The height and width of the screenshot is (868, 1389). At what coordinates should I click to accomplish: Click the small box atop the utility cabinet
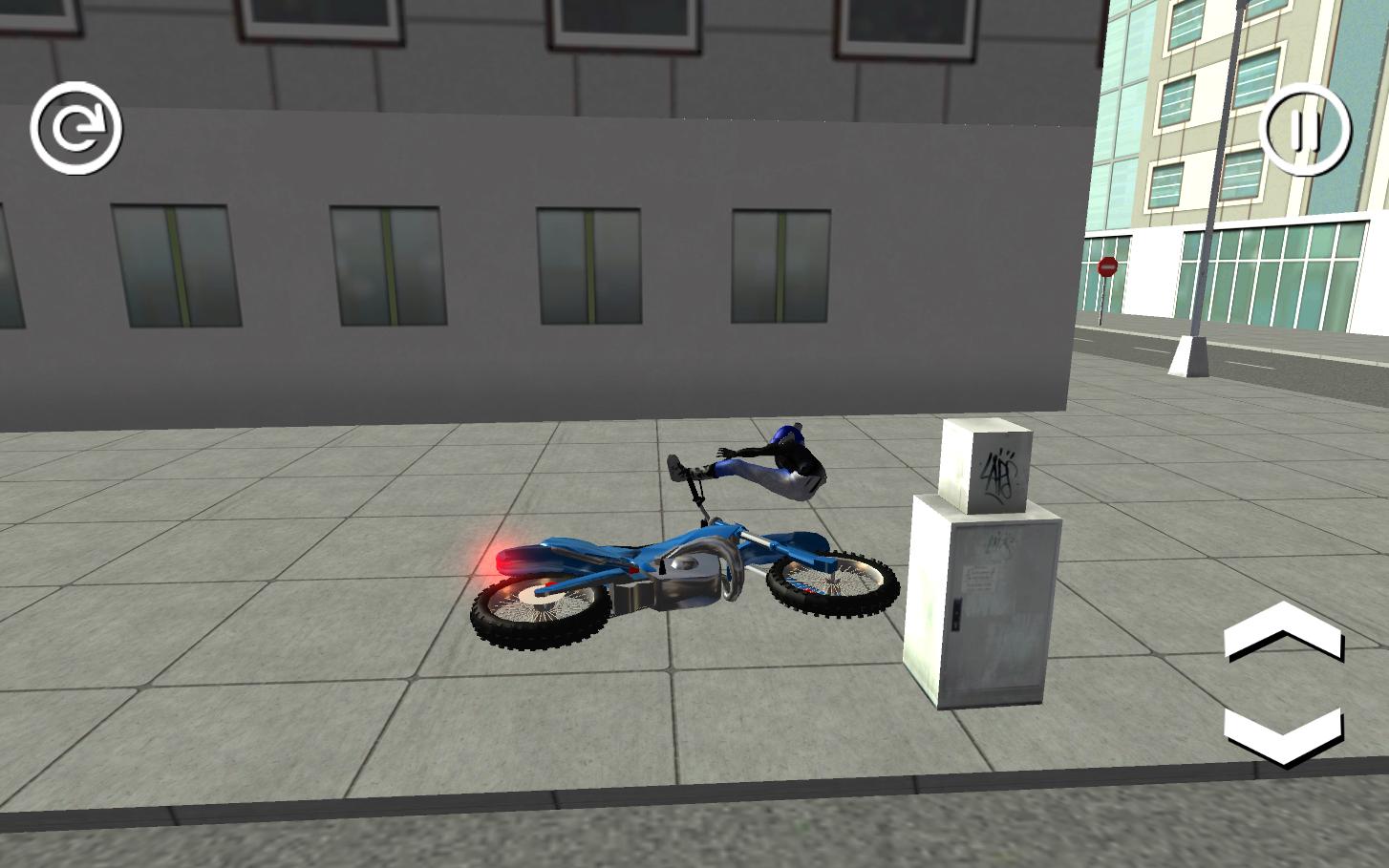(986, 465)
